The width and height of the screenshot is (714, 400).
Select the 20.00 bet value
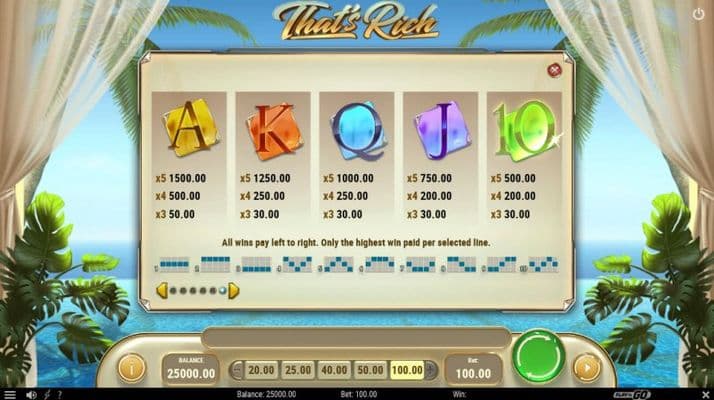(261, 370)
